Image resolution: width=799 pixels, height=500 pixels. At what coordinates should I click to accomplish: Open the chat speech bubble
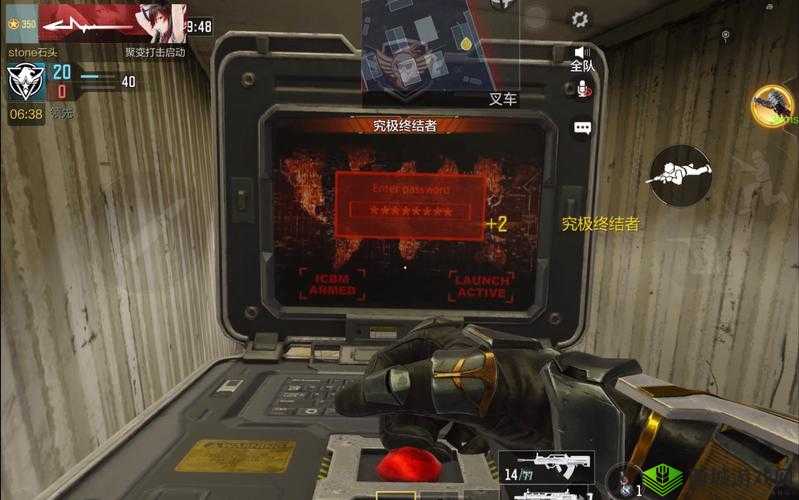pyautogui.click(x=582, y=128)
